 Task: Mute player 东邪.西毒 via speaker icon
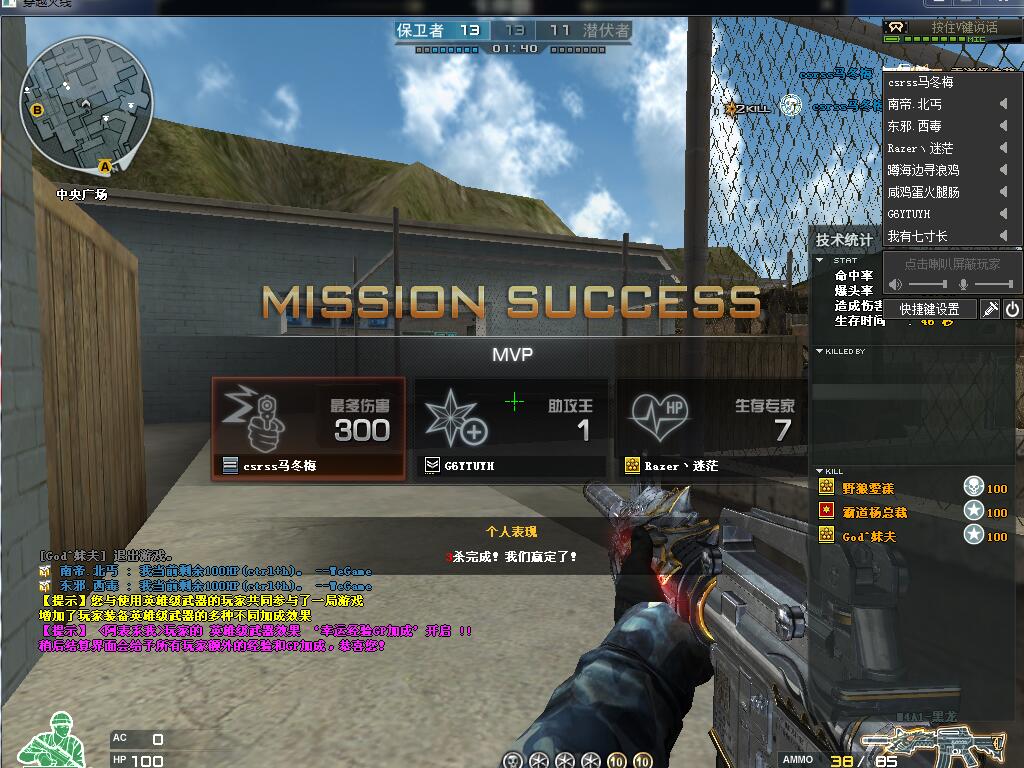point(1003,126)
